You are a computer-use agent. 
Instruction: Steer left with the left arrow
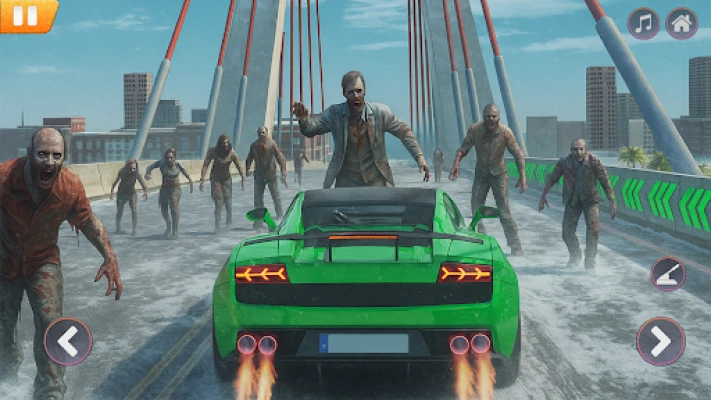point(67,341)
